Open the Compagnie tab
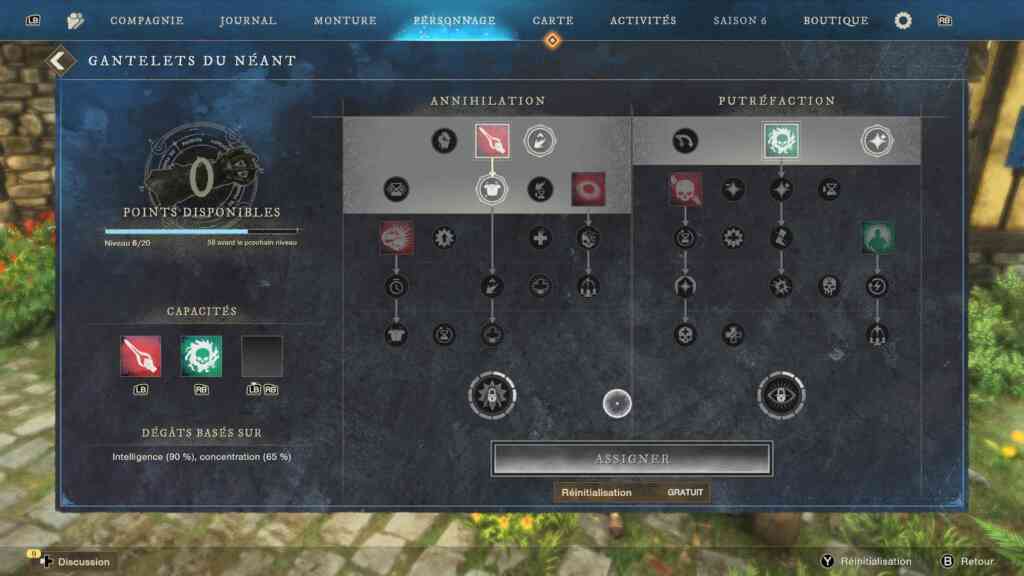 tap(146, 20)
